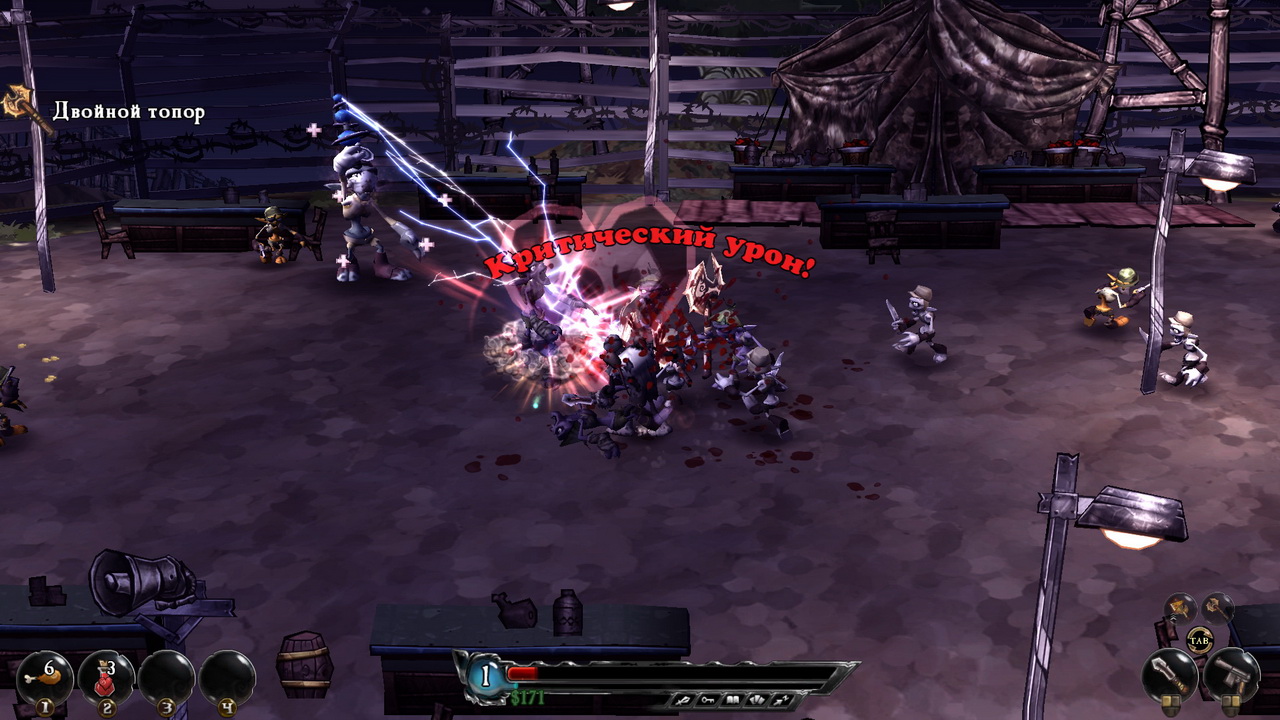Image resolution: width=1280 pixels, height=720 pixels.
Task: Use the chicken drumstick food slot
Action: click(x=44, y=678)
